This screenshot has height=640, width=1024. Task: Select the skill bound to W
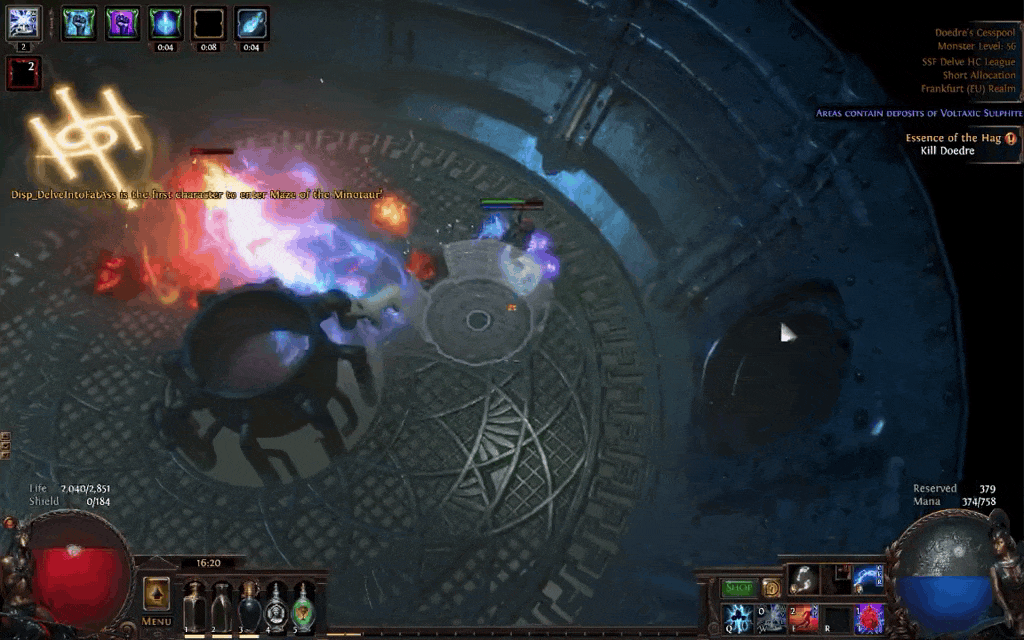[x=772, y=618]
